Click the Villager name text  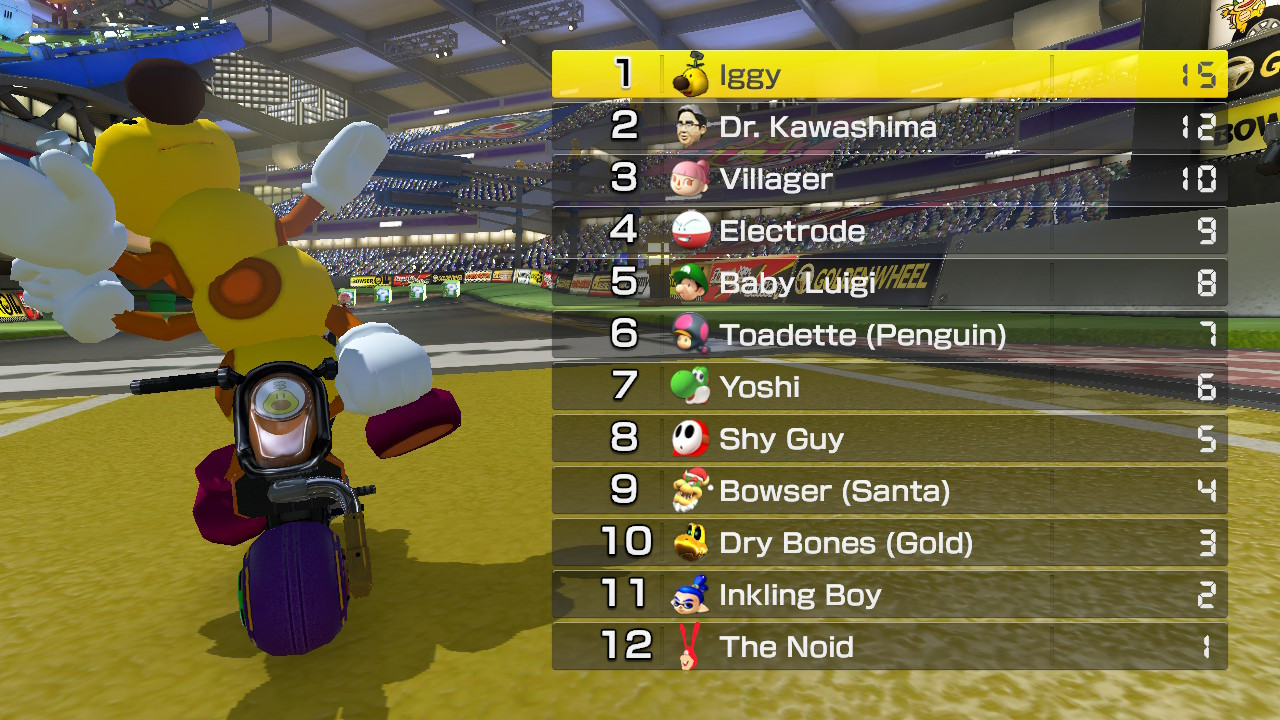[x=778, y=177]
